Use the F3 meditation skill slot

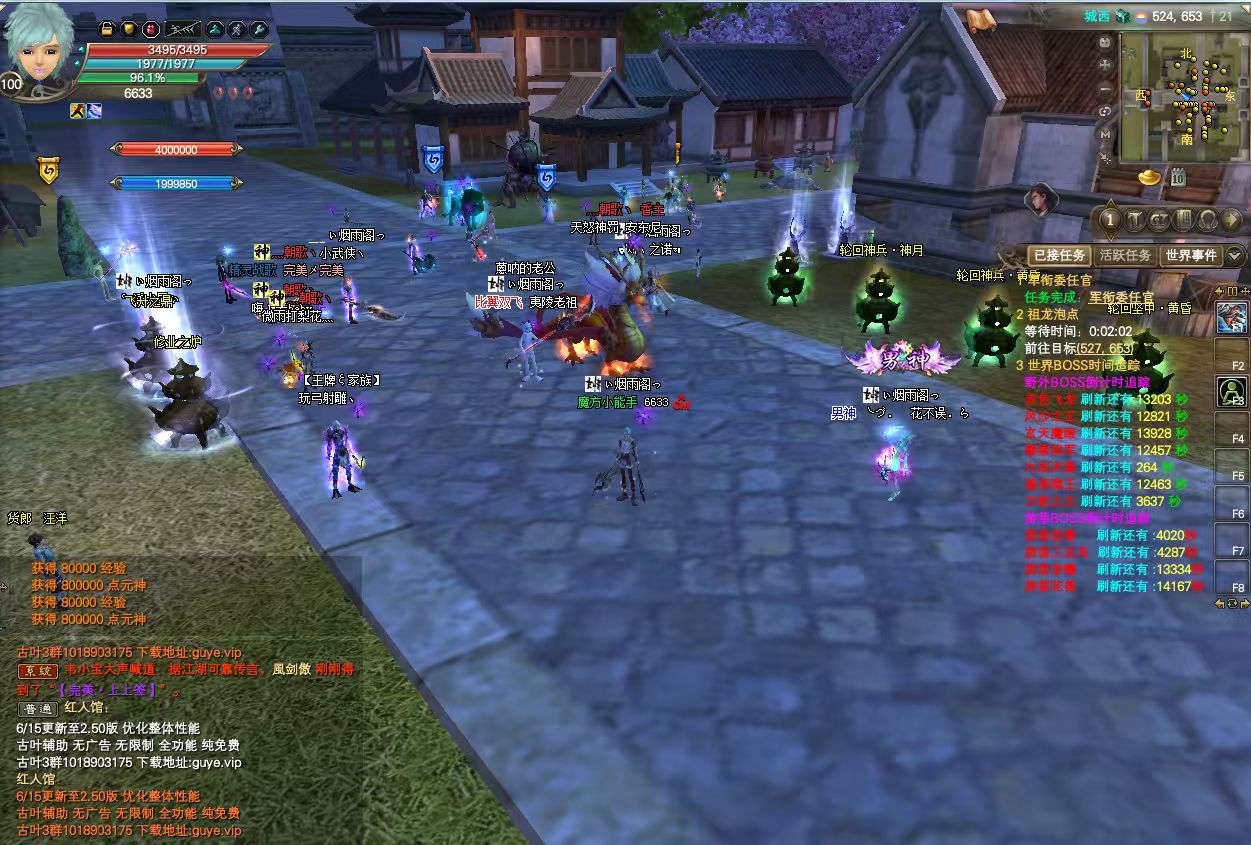coord(1231,391)
